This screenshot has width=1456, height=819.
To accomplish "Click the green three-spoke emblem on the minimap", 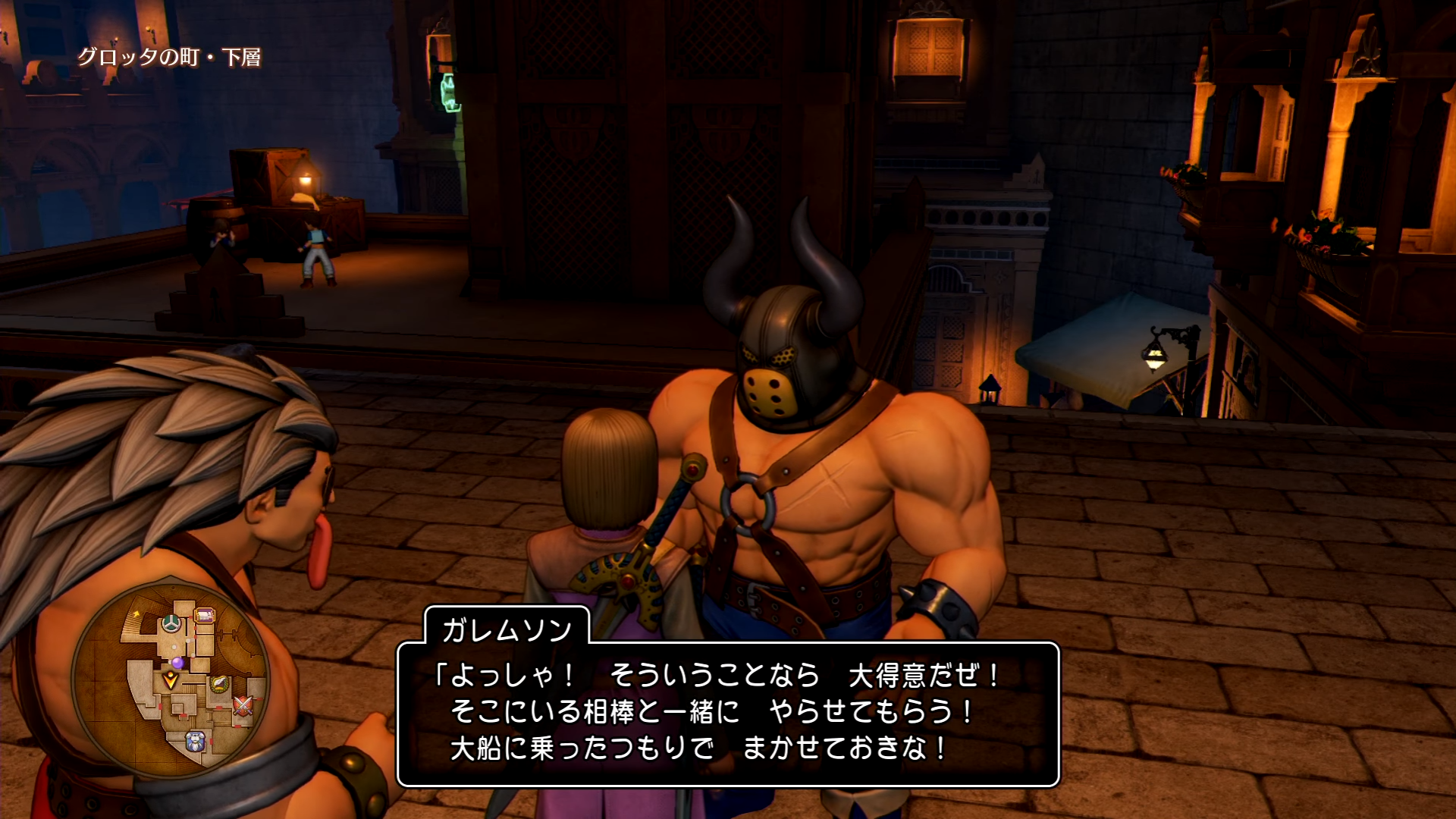I will [171, 624].
